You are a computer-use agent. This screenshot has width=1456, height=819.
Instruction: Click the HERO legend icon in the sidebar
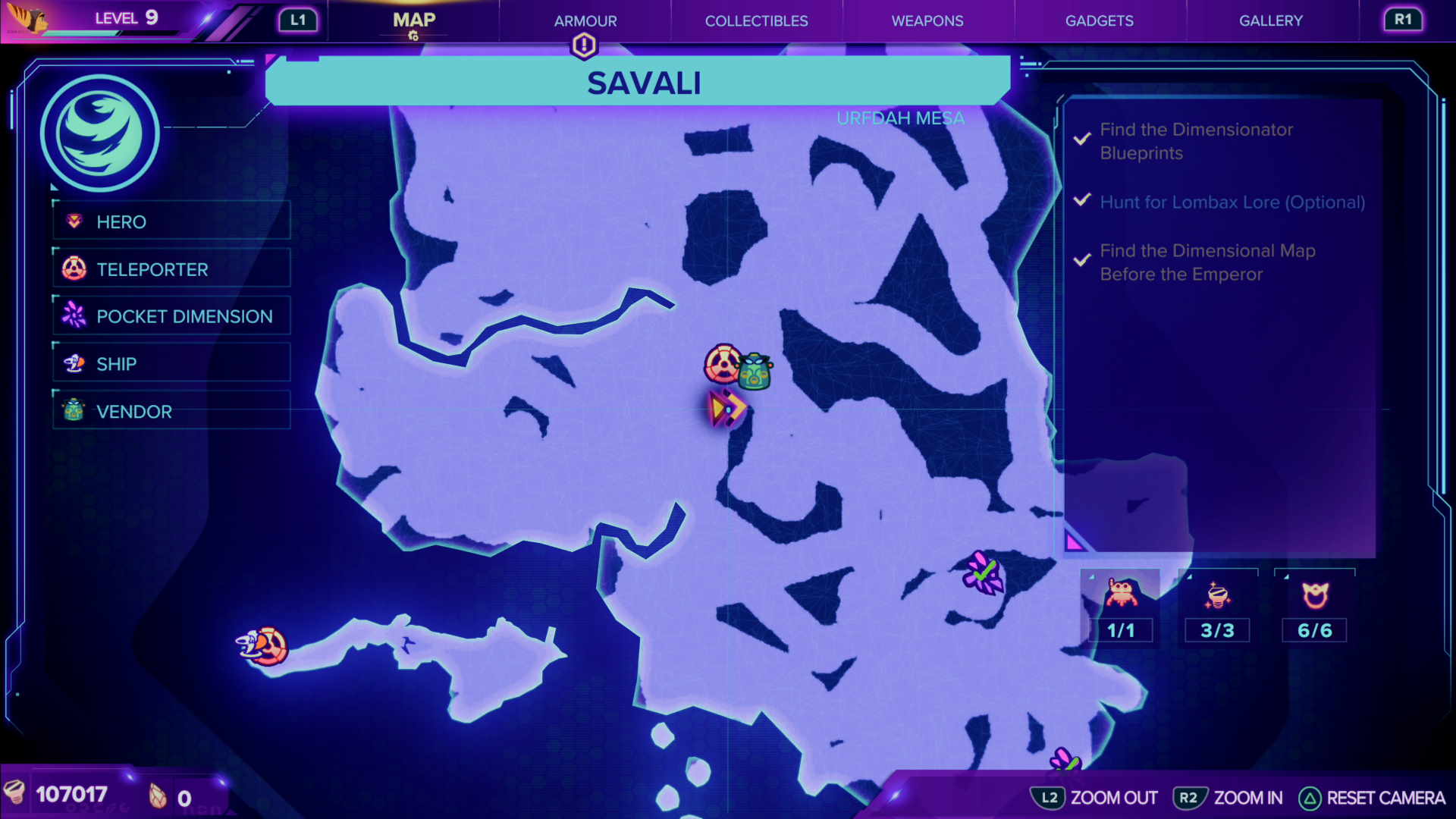click(74, 221)
